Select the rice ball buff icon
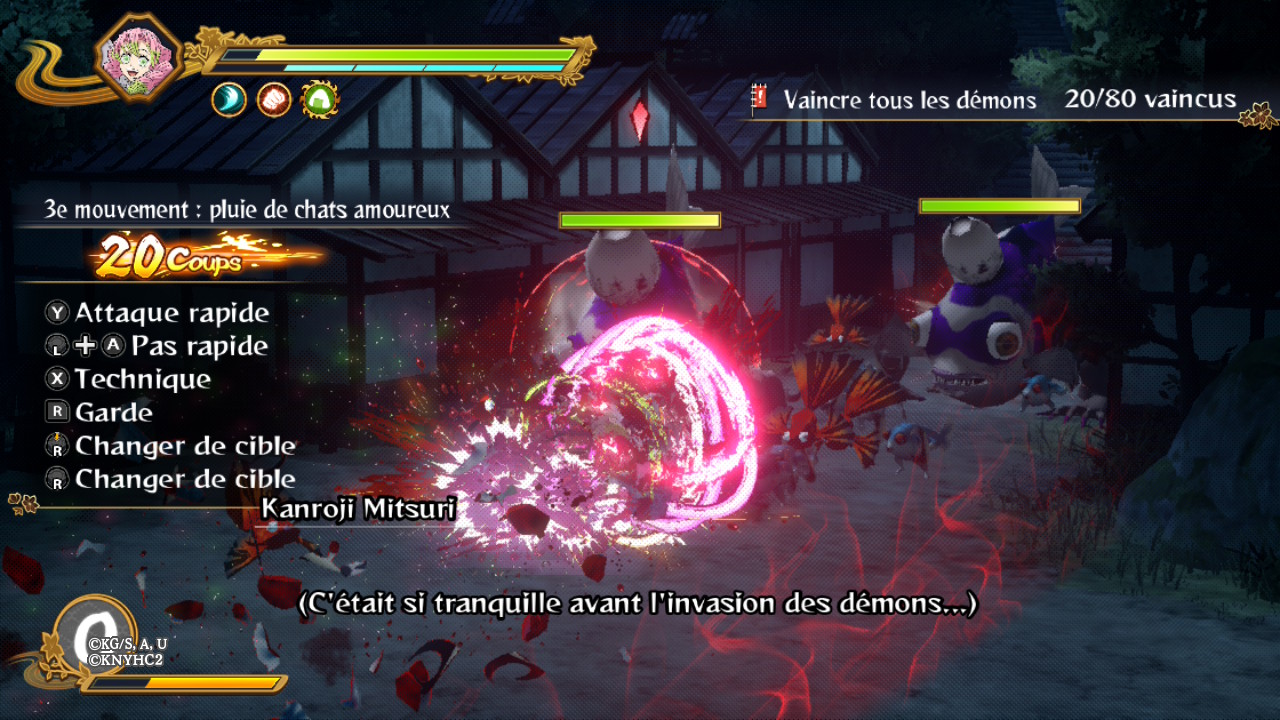Screen dimensions: 1280x720 pyautogui.click(x=320, y=99)
